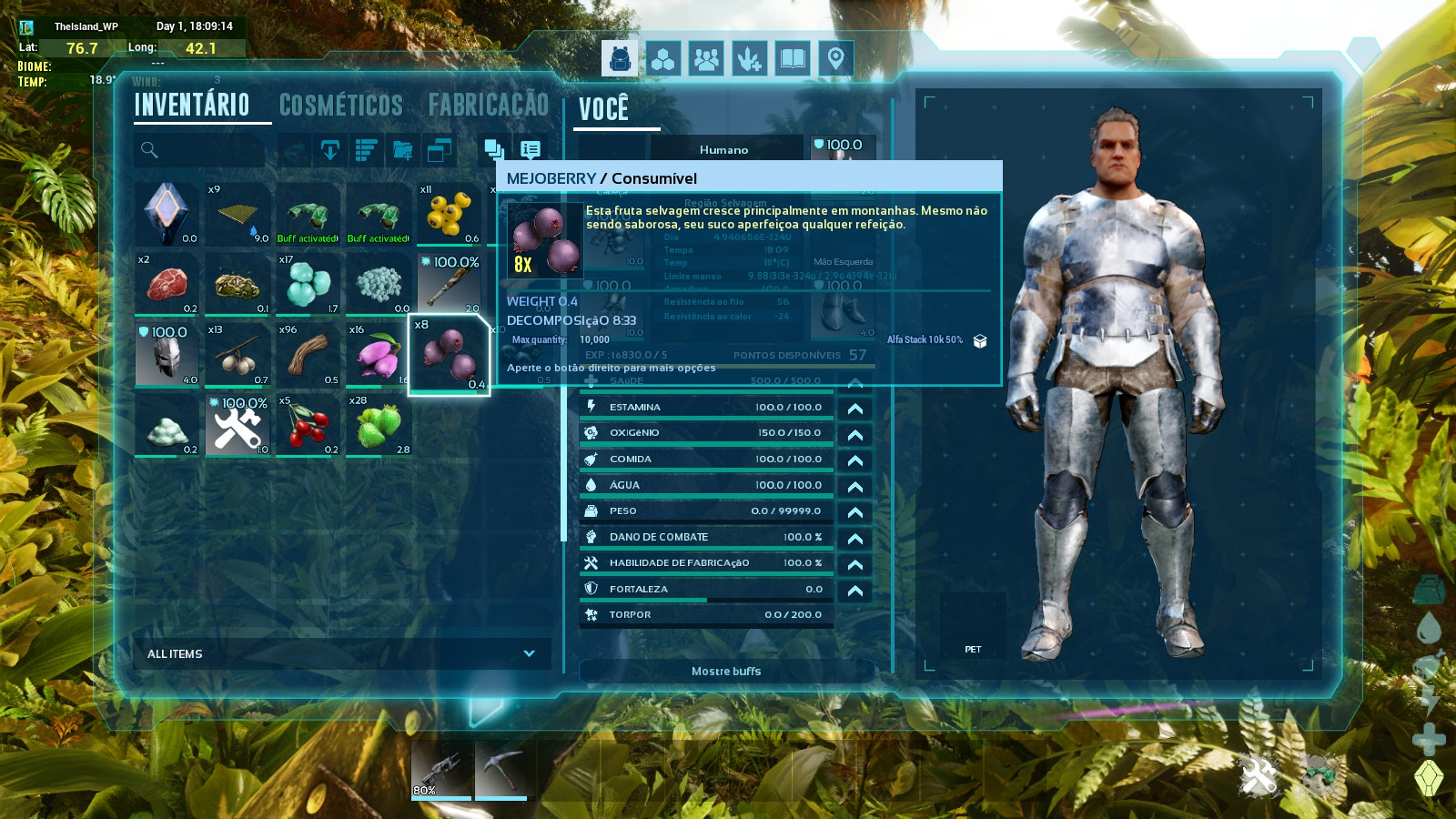Screen dimensions: 1456x819
Task: Upgrade the Estamina stat
Action: point(854,408)
